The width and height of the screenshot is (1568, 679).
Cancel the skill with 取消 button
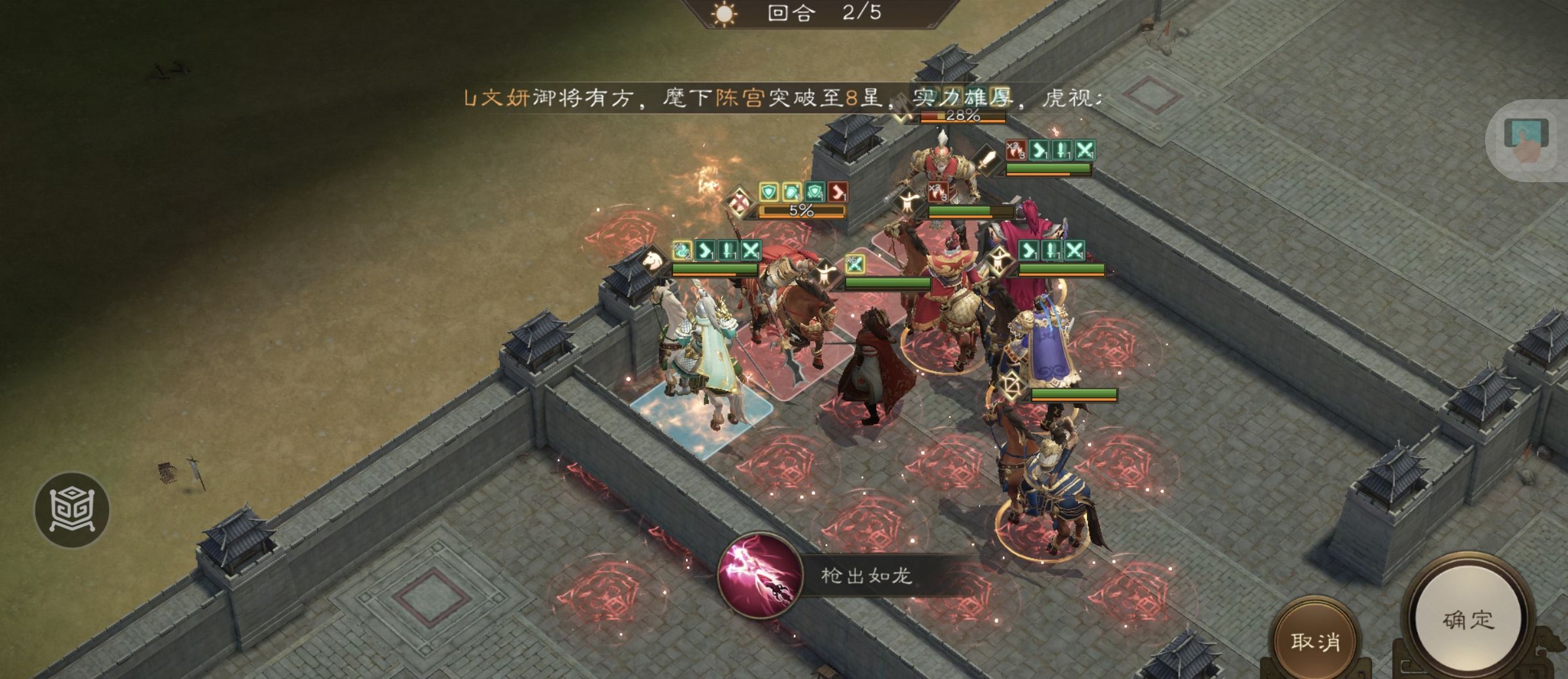1315,642
